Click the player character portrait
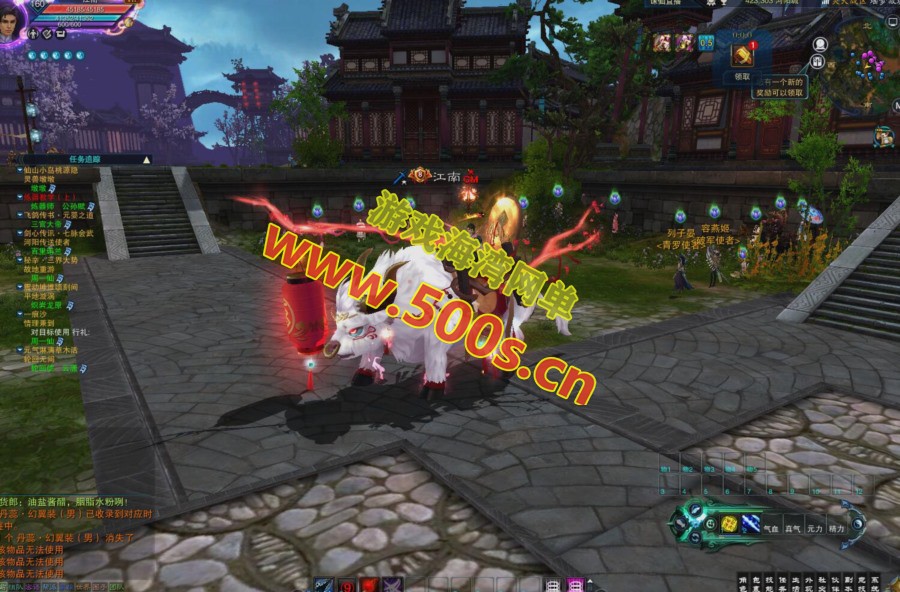 (12, 20)
